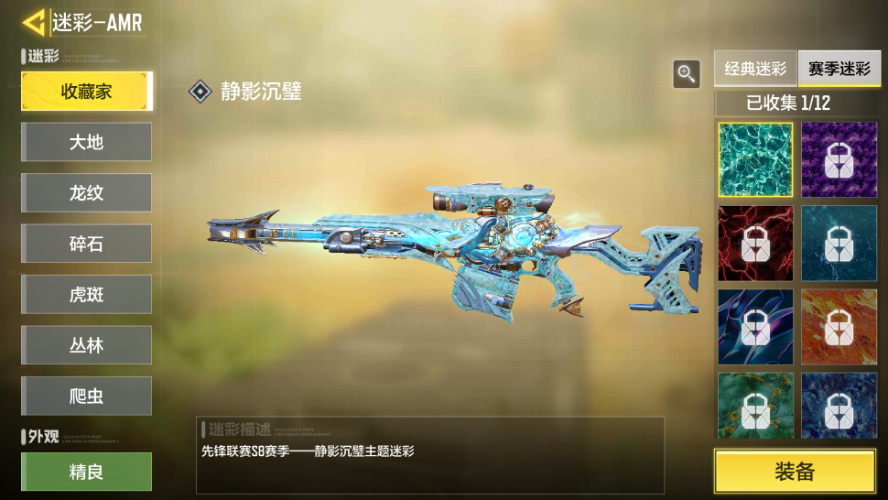Select the 碎石 camo category
The image size is (888, 500).
point(86,244)
